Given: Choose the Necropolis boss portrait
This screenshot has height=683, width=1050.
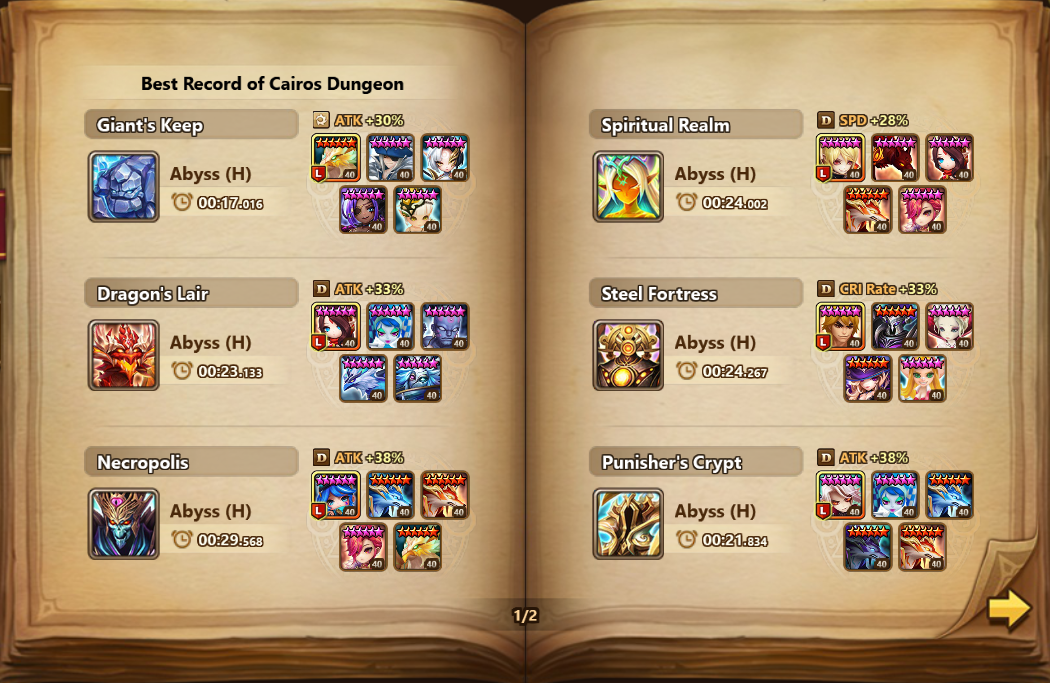Looking at the screenshot, I should point(124,523).
